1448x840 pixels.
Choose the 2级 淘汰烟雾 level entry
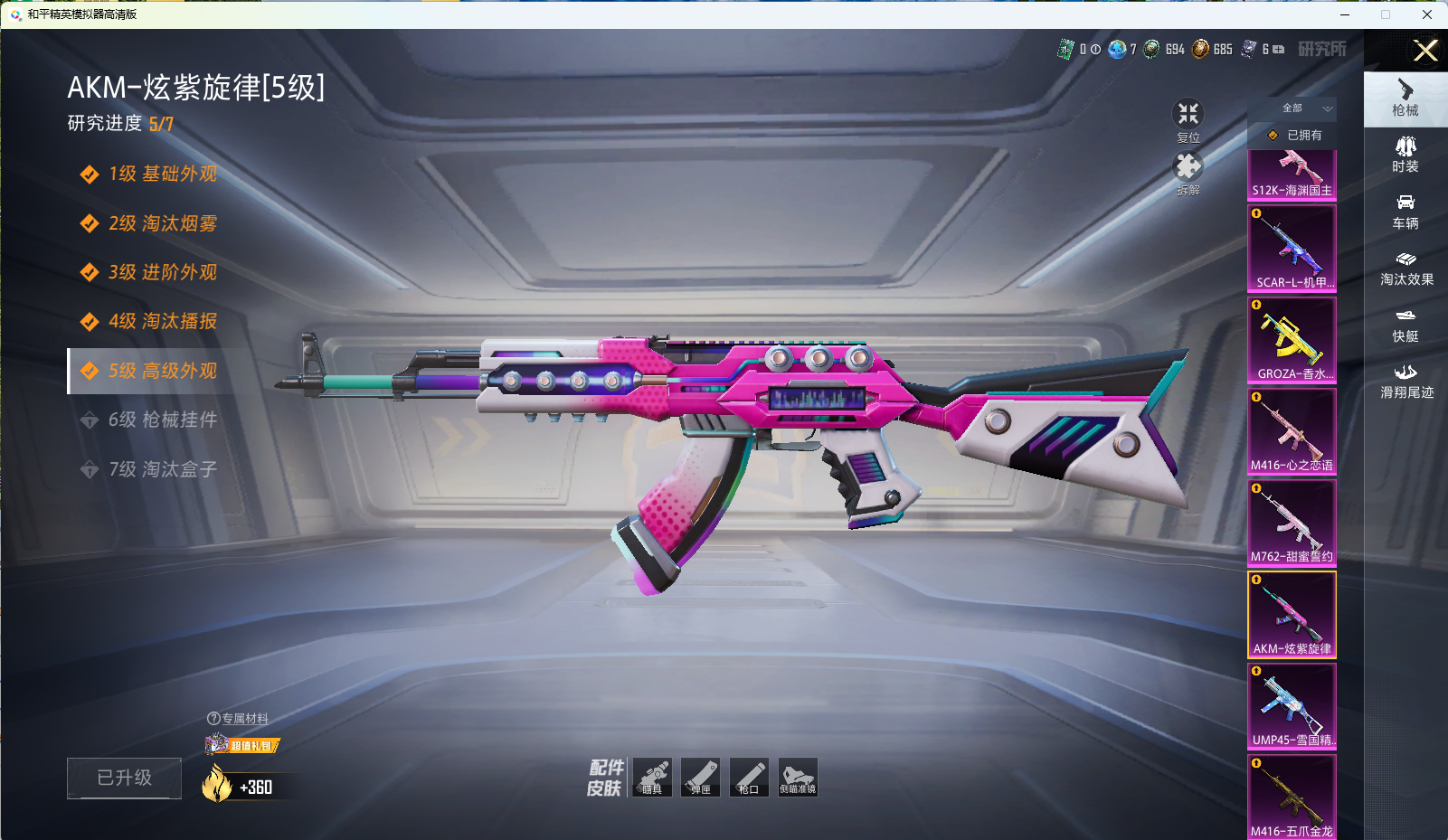coord(162,223)
